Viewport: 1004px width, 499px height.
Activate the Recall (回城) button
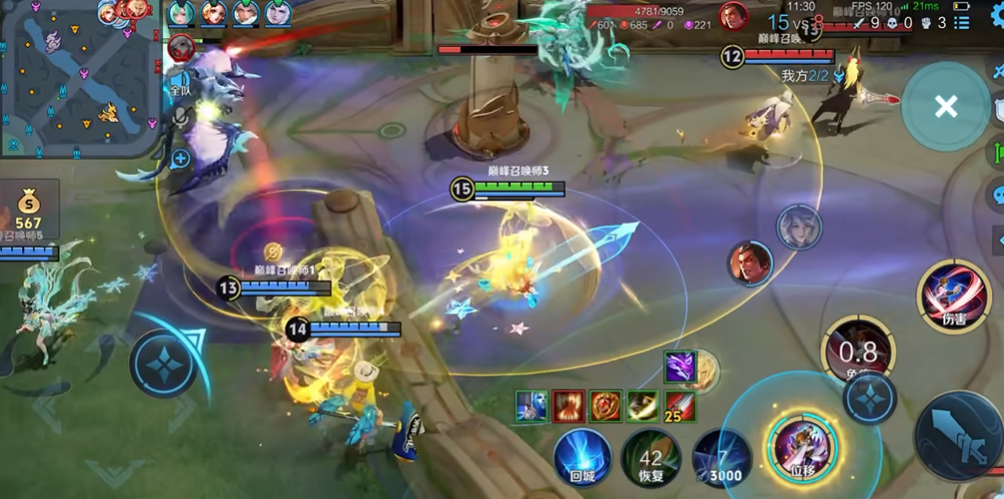coord(583,458)
